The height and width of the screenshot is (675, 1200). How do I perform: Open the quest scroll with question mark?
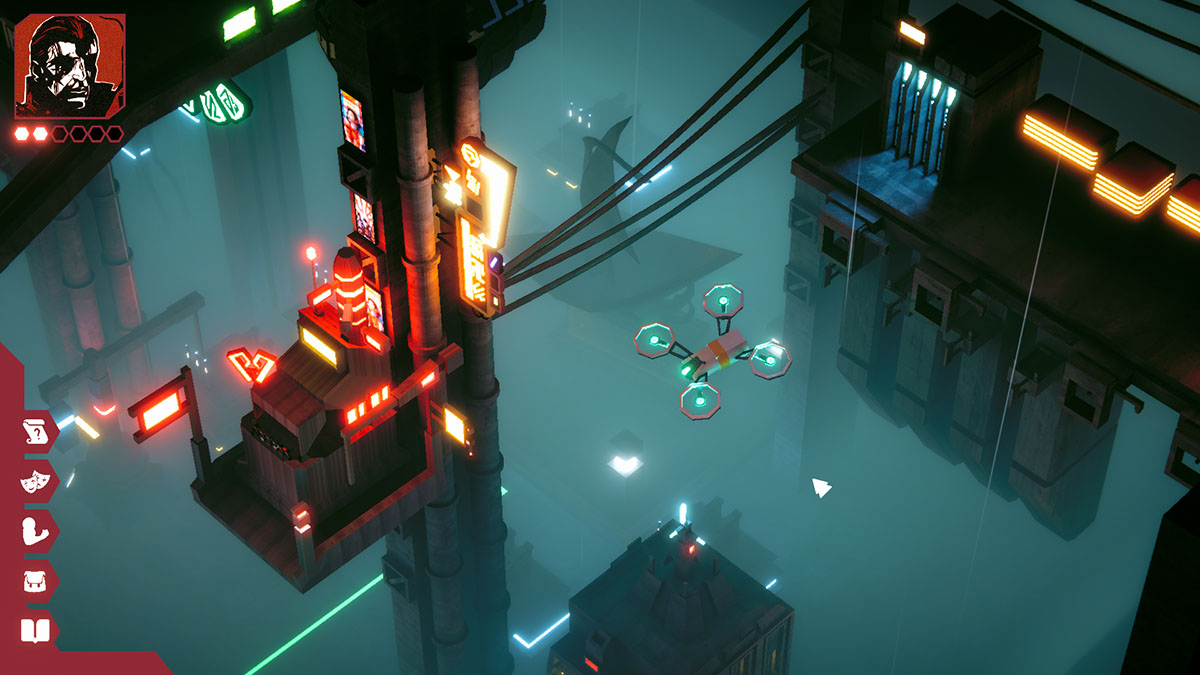coord(35,432)
